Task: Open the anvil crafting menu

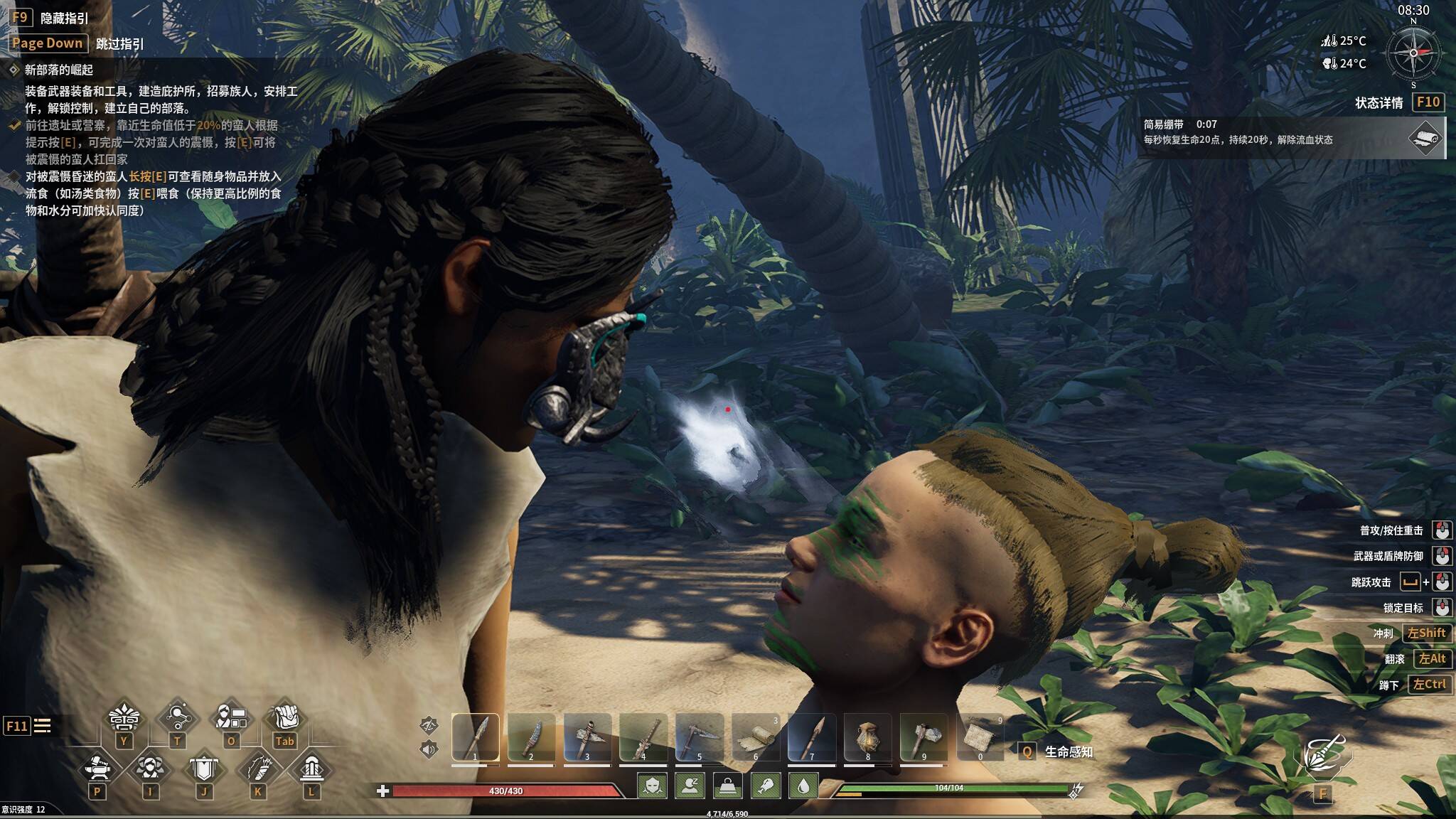Action: point(97,769)
